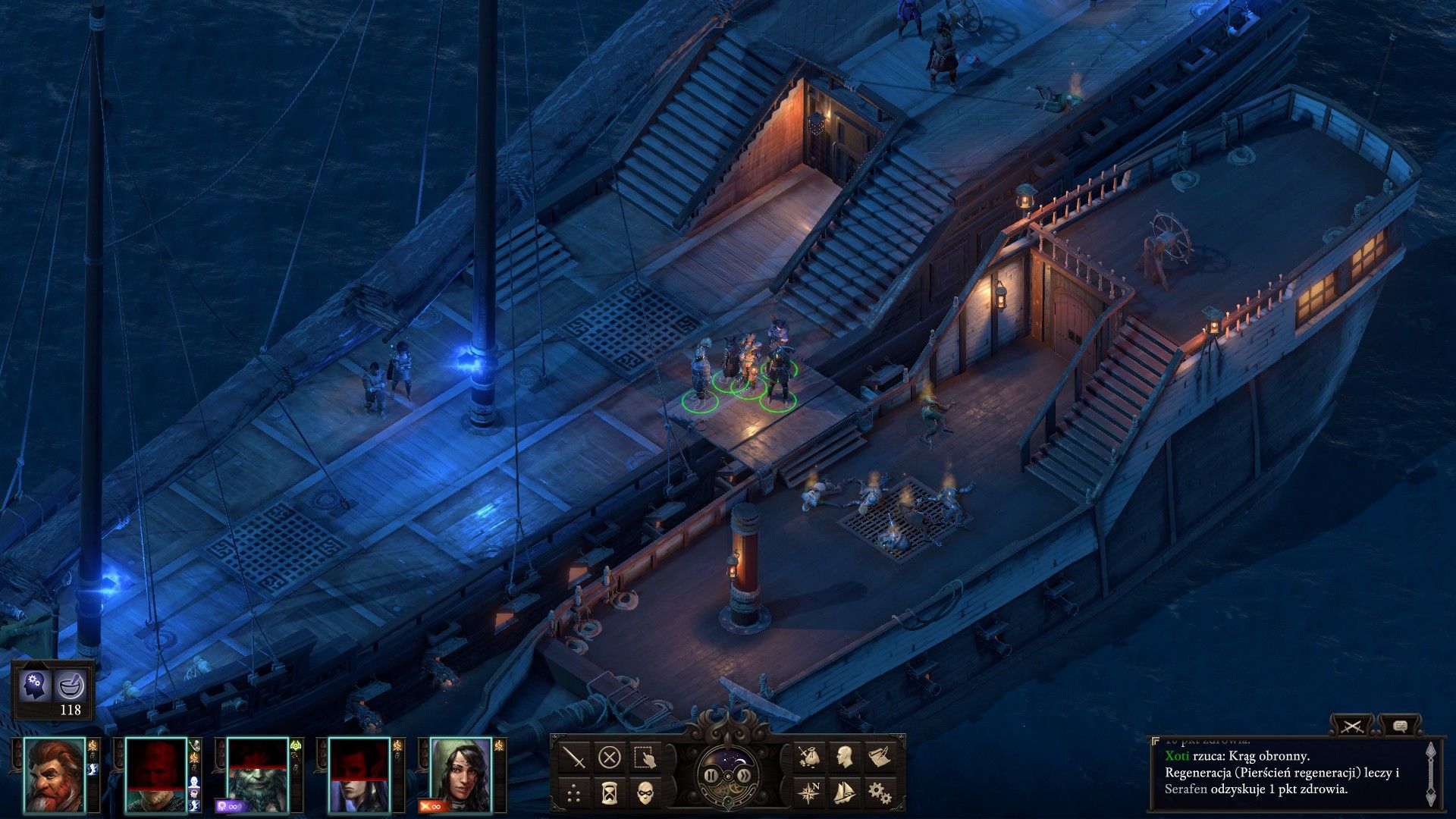This screenshot has height=819, width=1456.
Task: Open the area map with the compass icon
Action: (809, 793)
